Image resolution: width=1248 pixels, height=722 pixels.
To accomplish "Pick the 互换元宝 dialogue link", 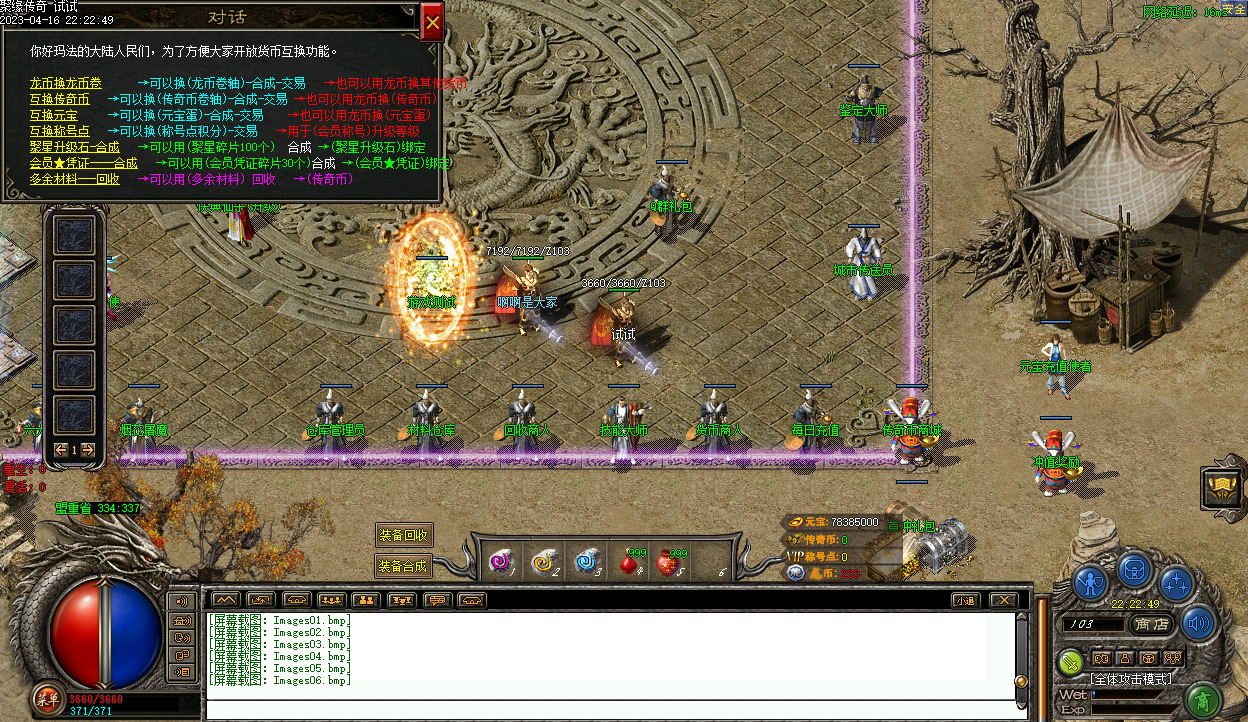I will click(53, 116).
